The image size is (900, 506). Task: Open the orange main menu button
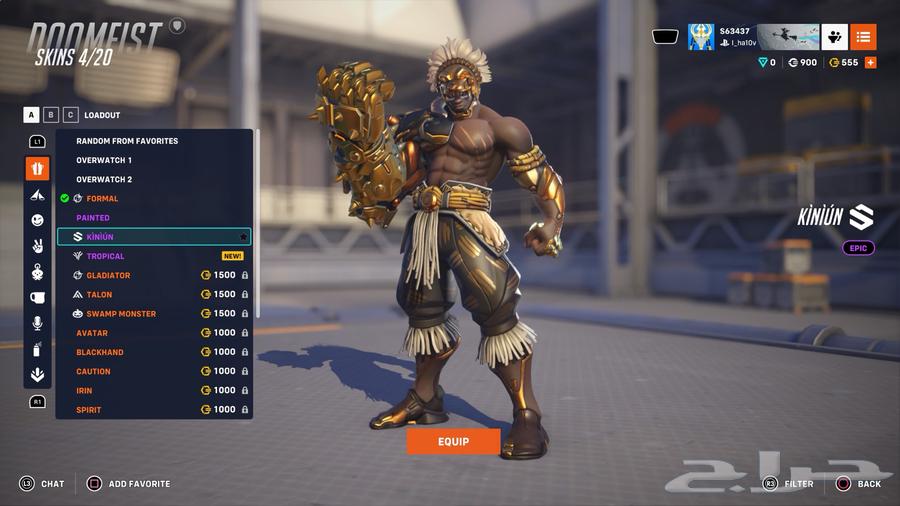click(863, 37)
